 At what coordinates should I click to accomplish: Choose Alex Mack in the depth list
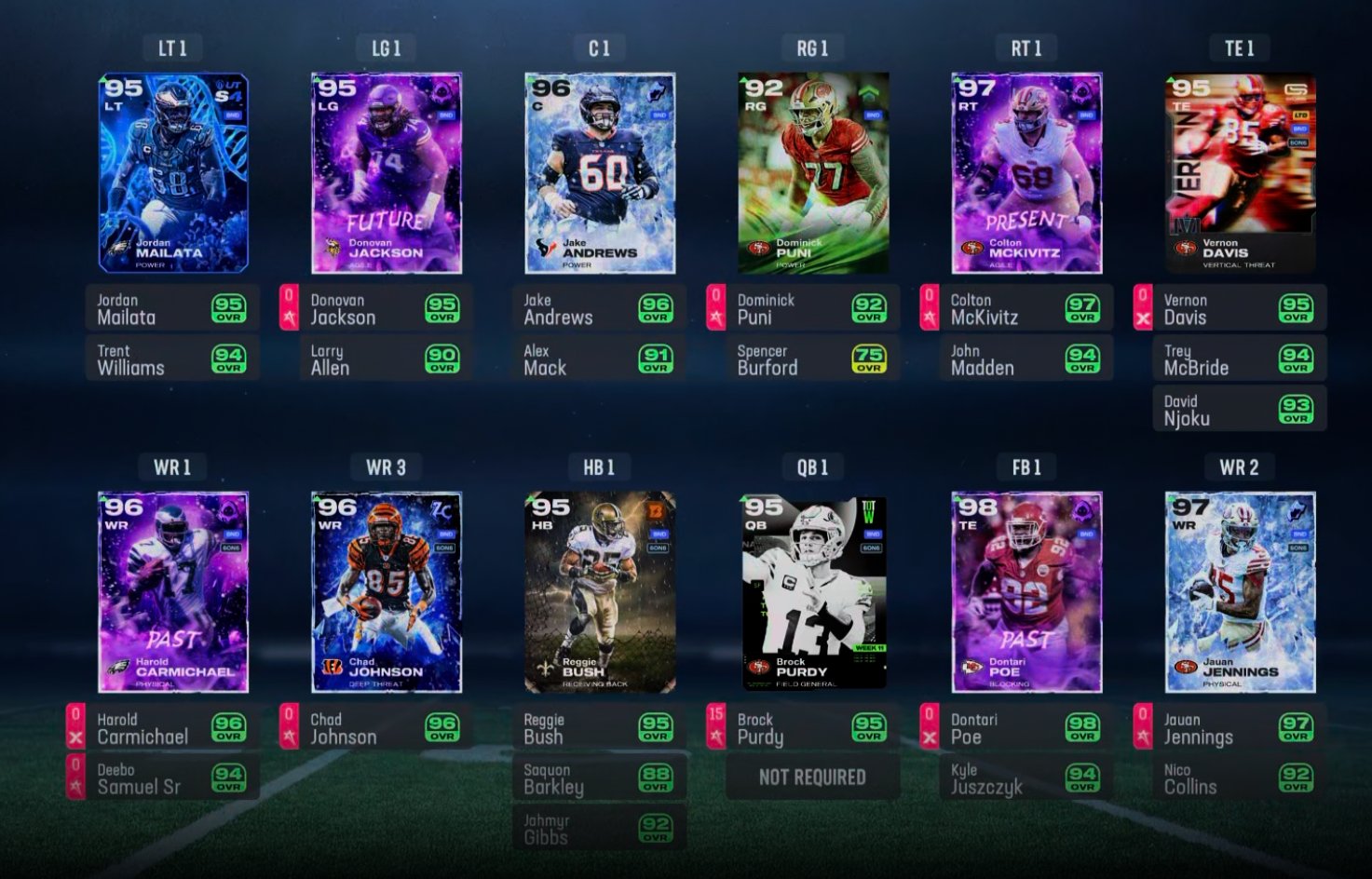(600, 359)
